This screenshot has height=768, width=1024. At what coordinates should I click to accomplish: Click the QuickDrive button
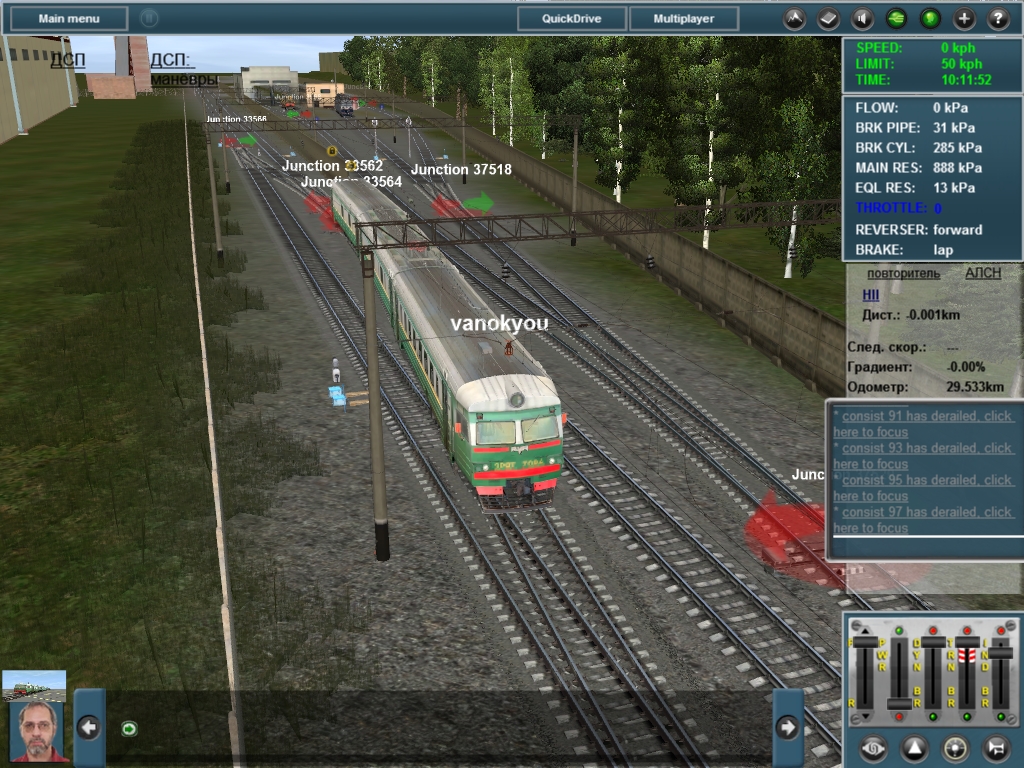pos(572,18)
